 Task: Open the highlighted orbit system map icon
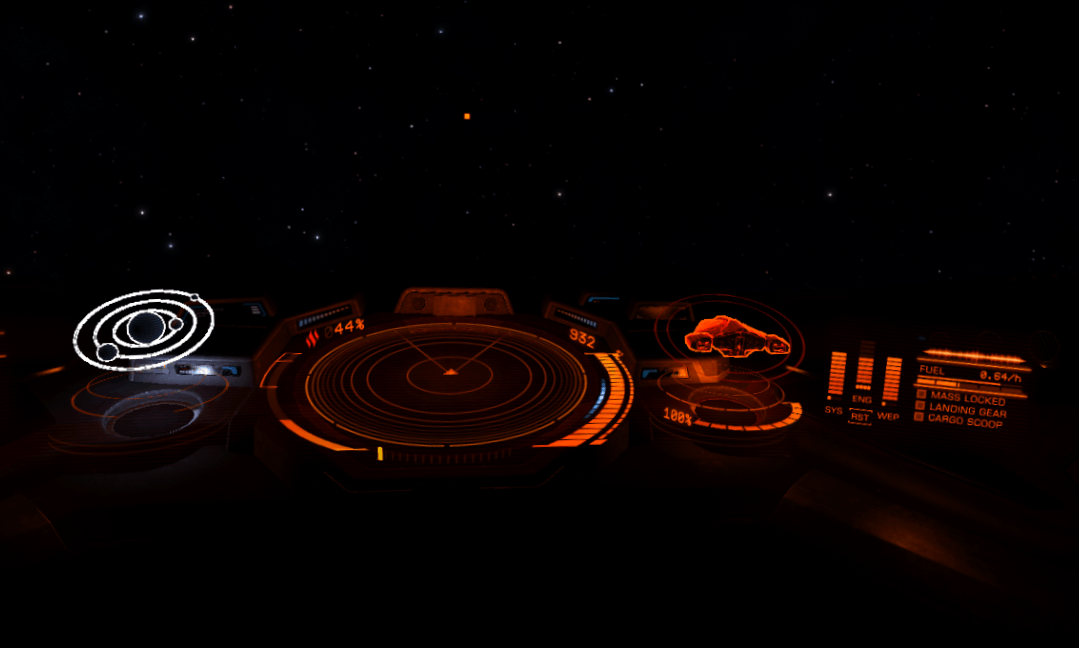pyautogui.click(x=143, y=329)
